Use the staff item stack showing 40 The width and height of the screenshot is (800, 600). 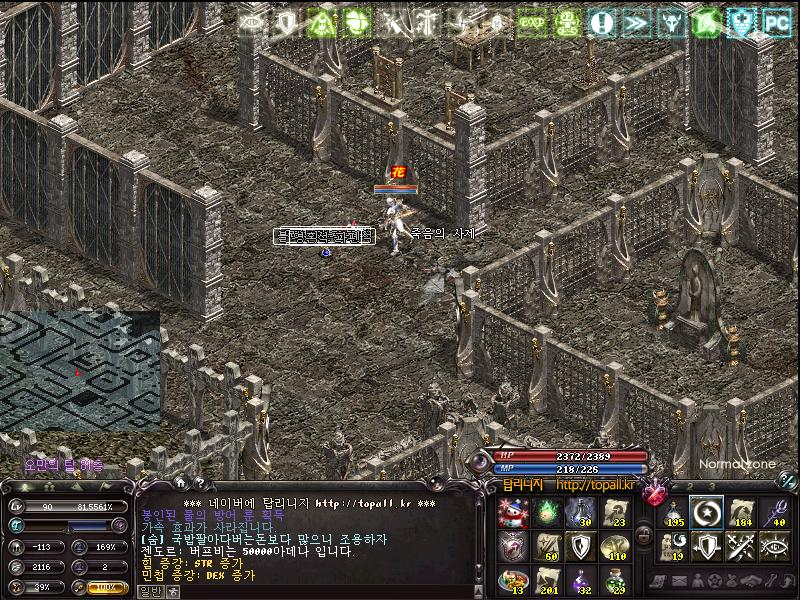coord(774,513)
